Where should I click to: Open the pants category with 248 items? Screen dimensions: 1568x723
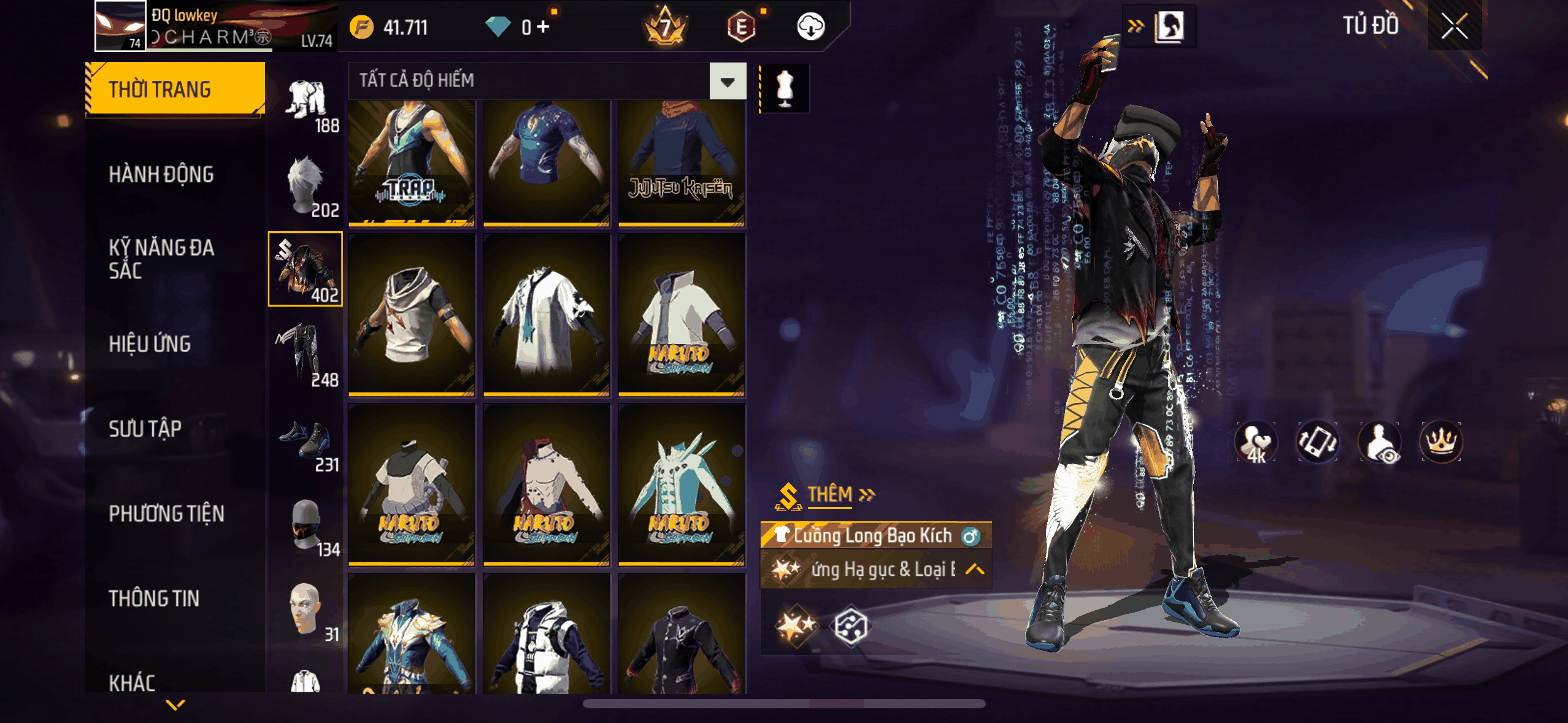pos(306,356)
